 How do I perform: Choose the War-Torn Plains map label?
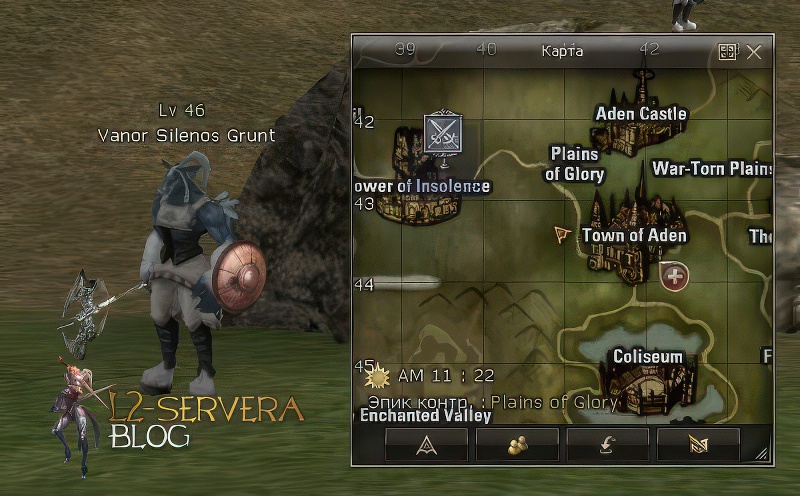pos(712,168)
